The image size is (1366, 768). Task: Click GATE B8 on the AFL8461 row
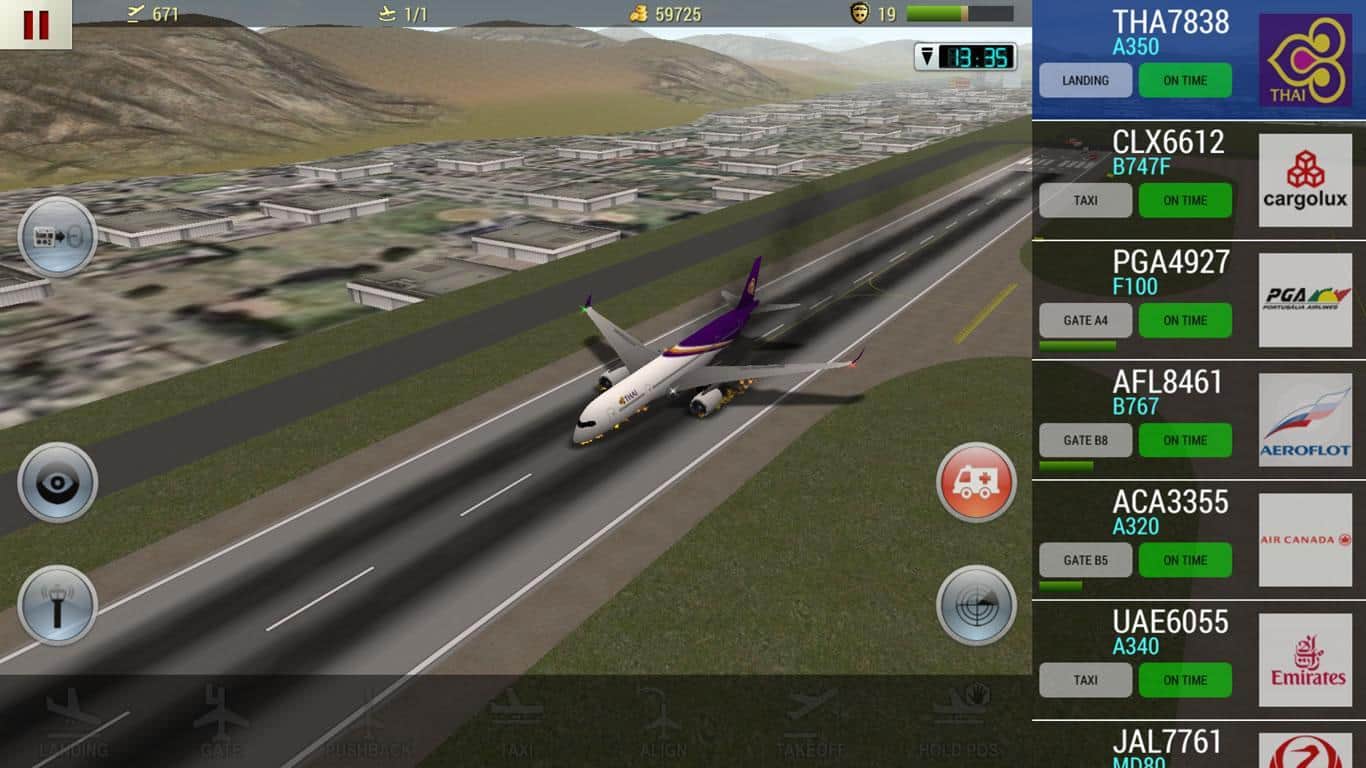tap(1085, 441)
